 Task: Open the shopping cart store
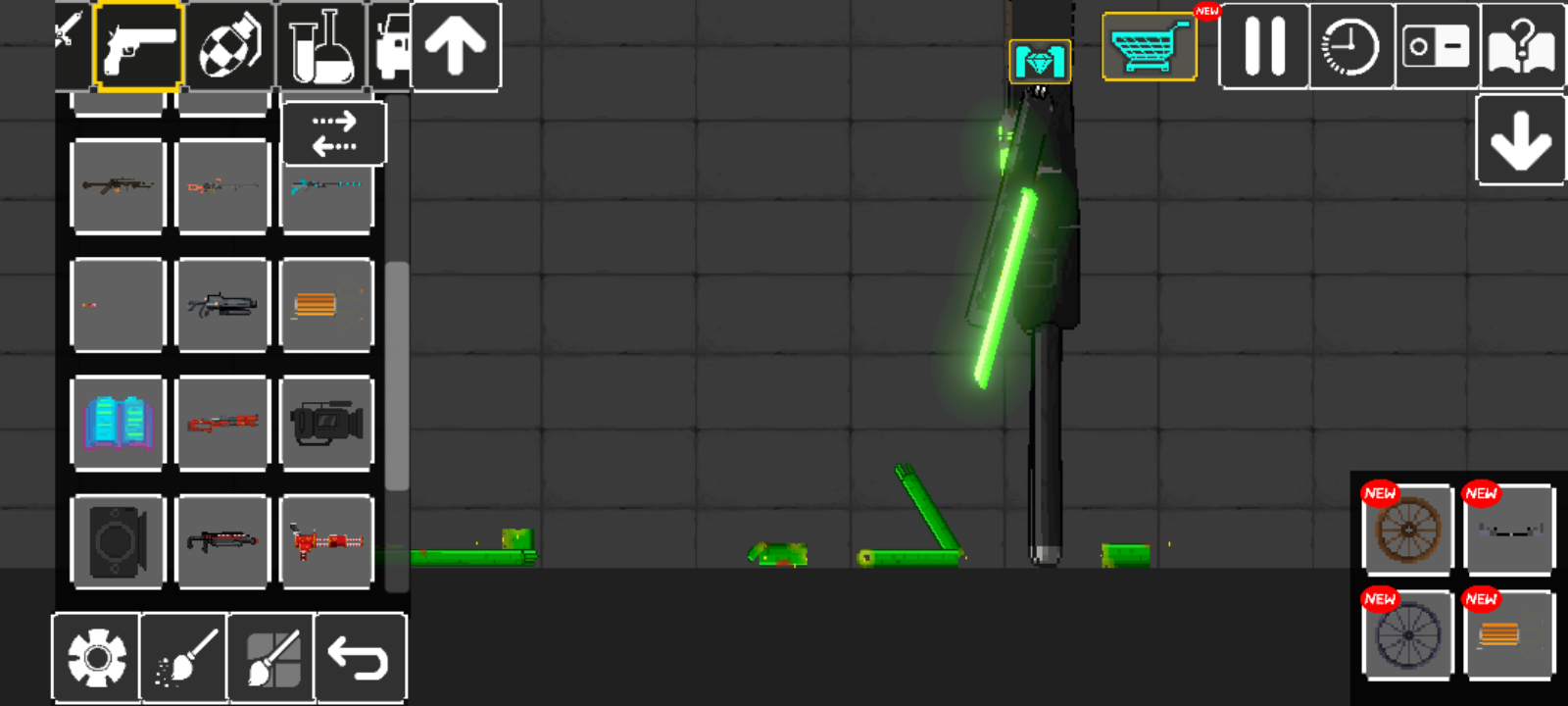coord(1149,46)
